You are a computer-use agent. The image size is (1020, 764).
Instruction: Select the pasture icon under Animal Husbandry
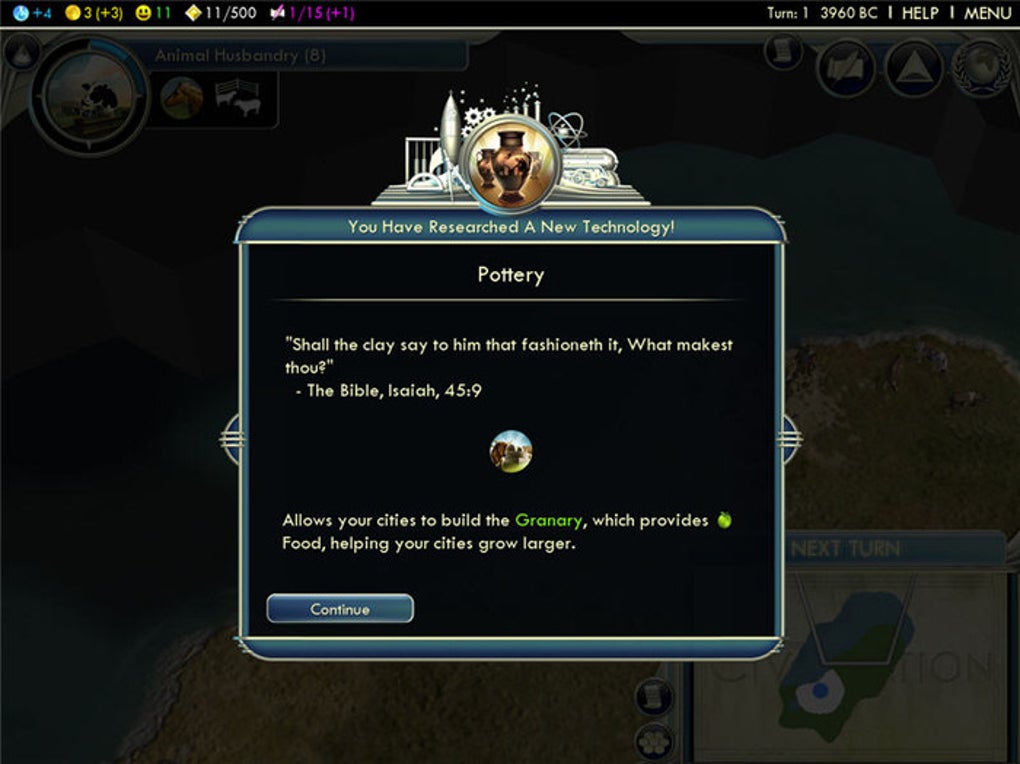pyautogui.click(x=238, y=99)
